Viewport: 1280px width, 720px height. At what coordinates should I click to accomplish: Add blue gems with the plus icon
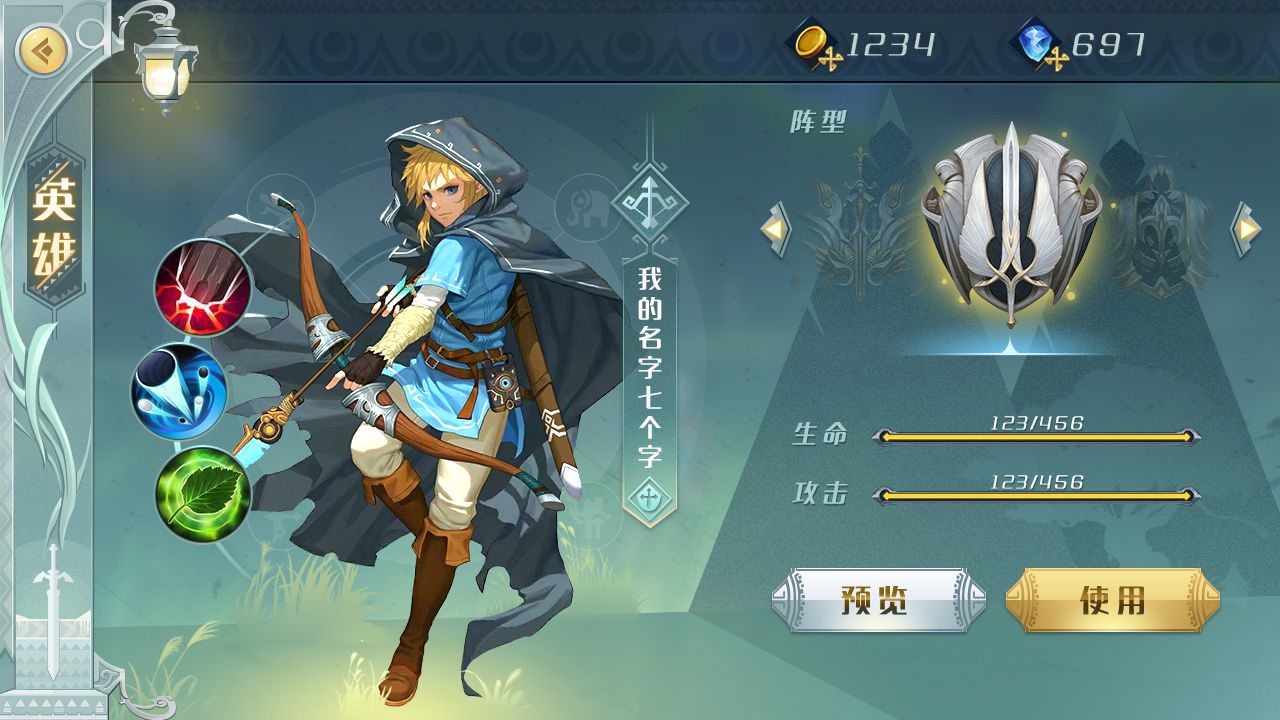point(1055,57)
